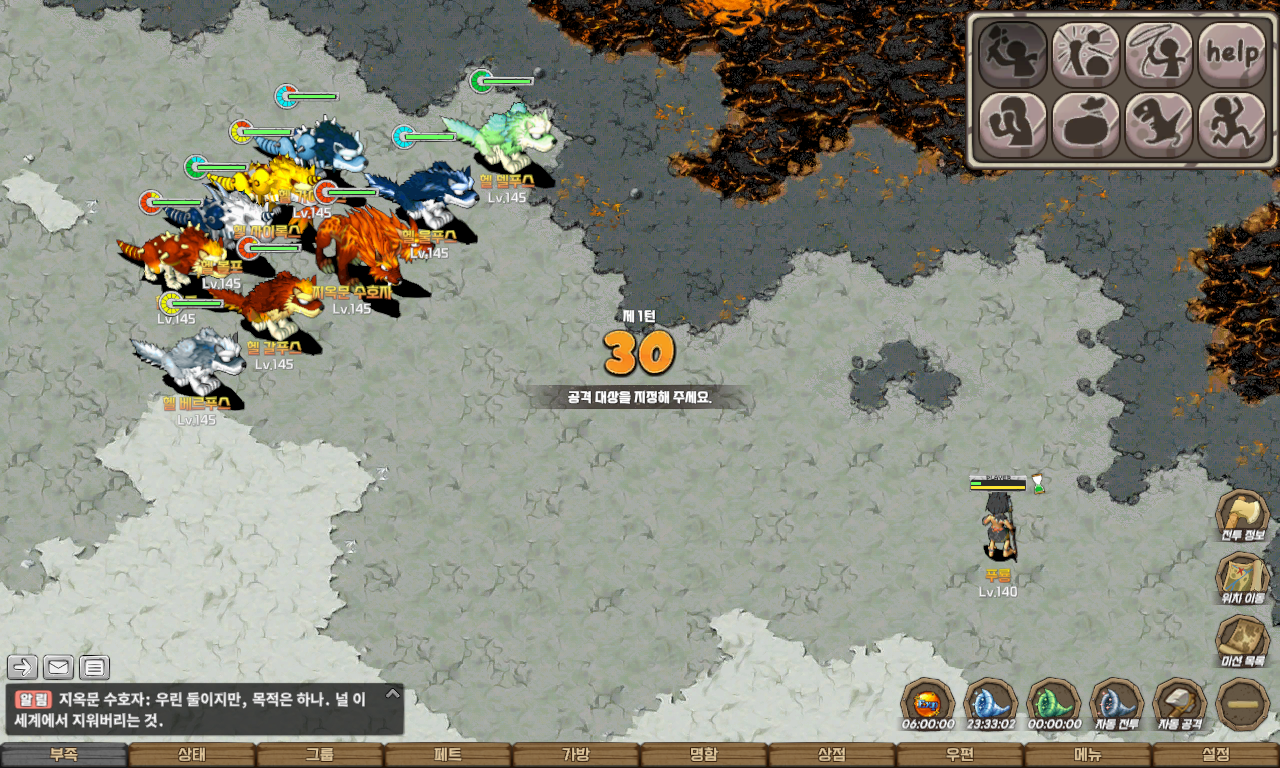
Task: Select the running-figure flee command
Action: [x=1232, y=126]
